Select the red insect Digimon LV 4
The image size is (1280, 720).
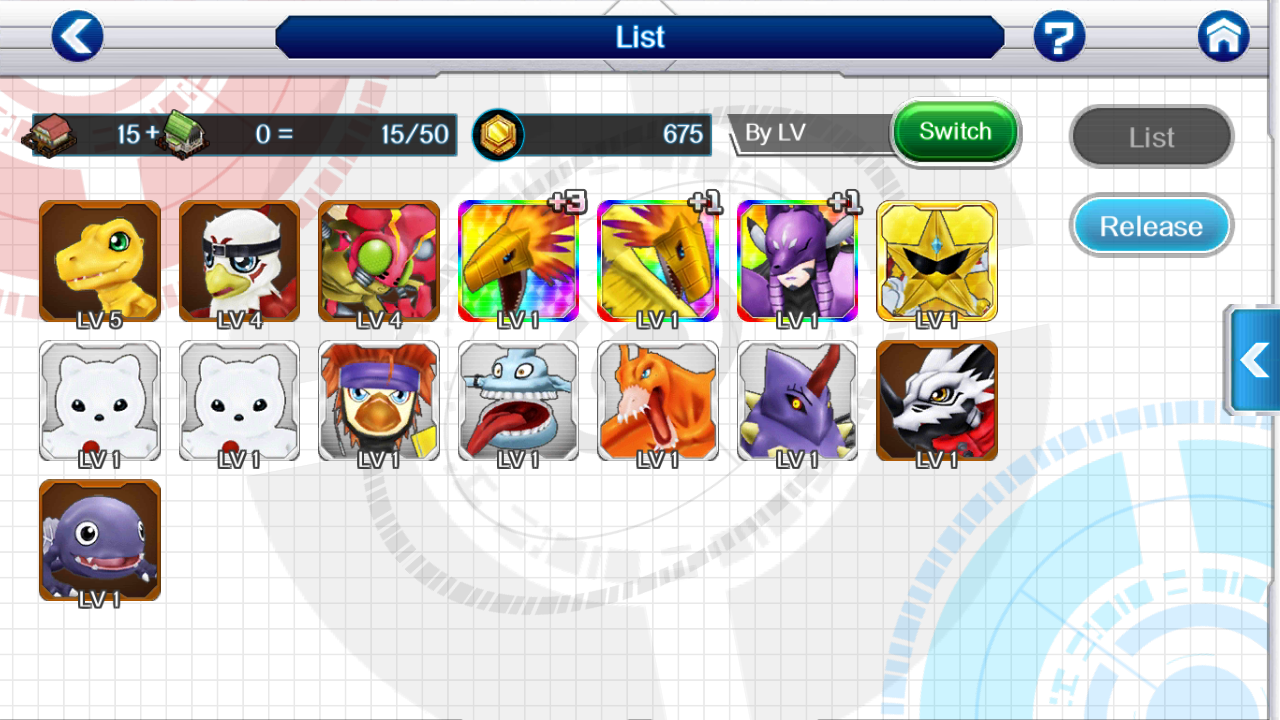[x=379, y=261]
